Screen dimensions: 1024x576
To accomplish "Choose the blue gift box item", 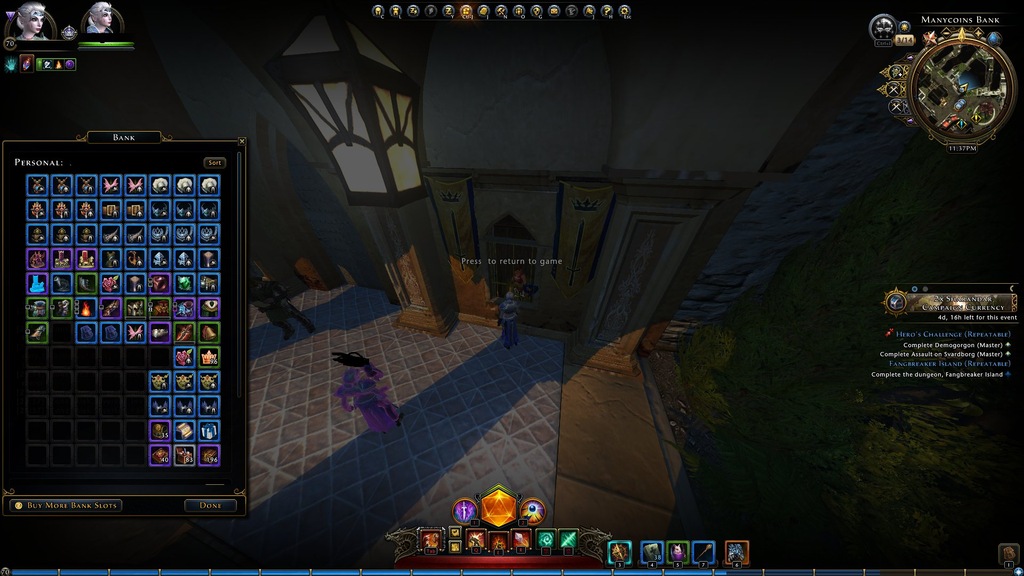I will [209, 430].
